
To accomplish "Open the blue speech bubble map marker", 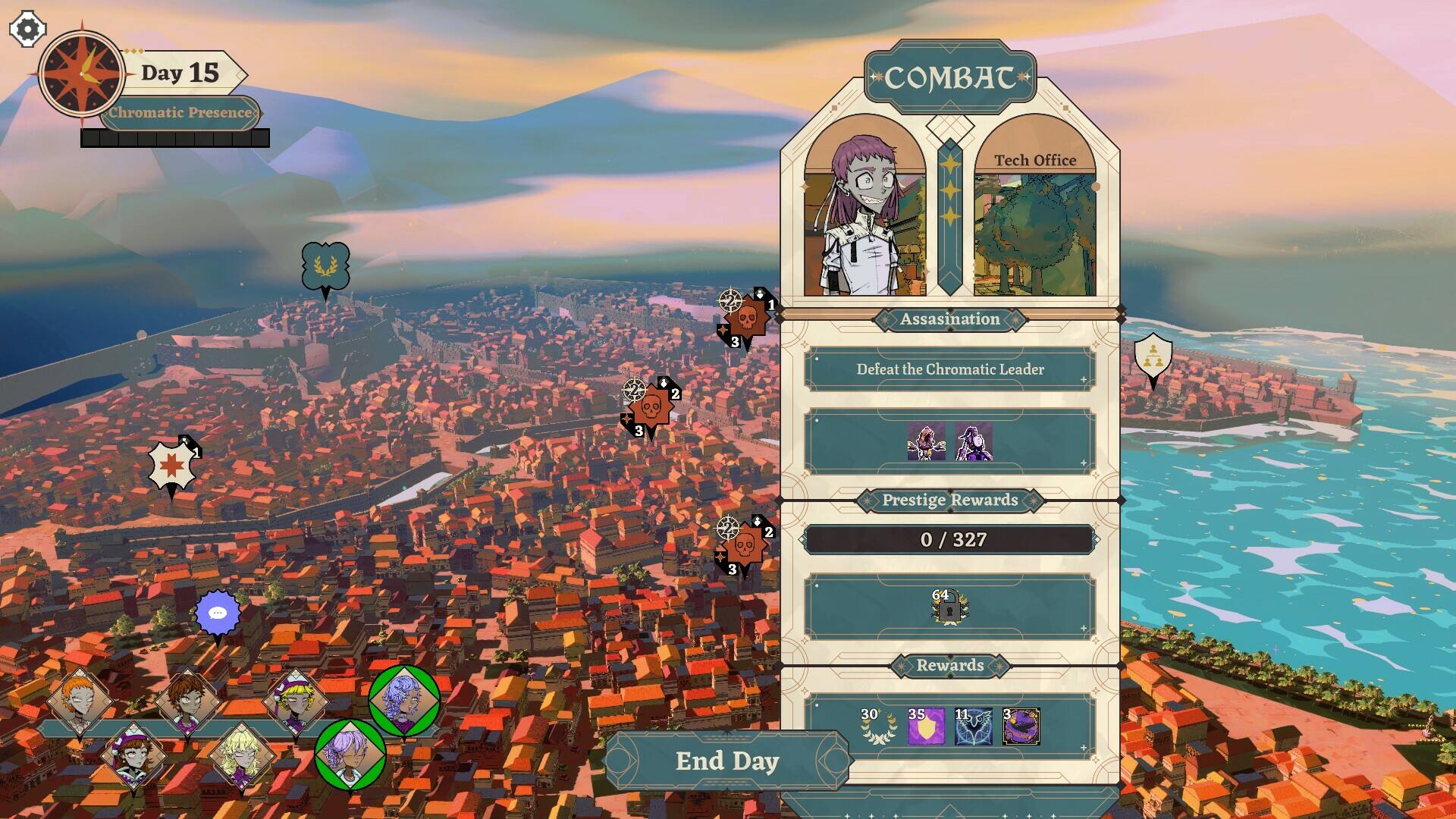I will point(218,613).
